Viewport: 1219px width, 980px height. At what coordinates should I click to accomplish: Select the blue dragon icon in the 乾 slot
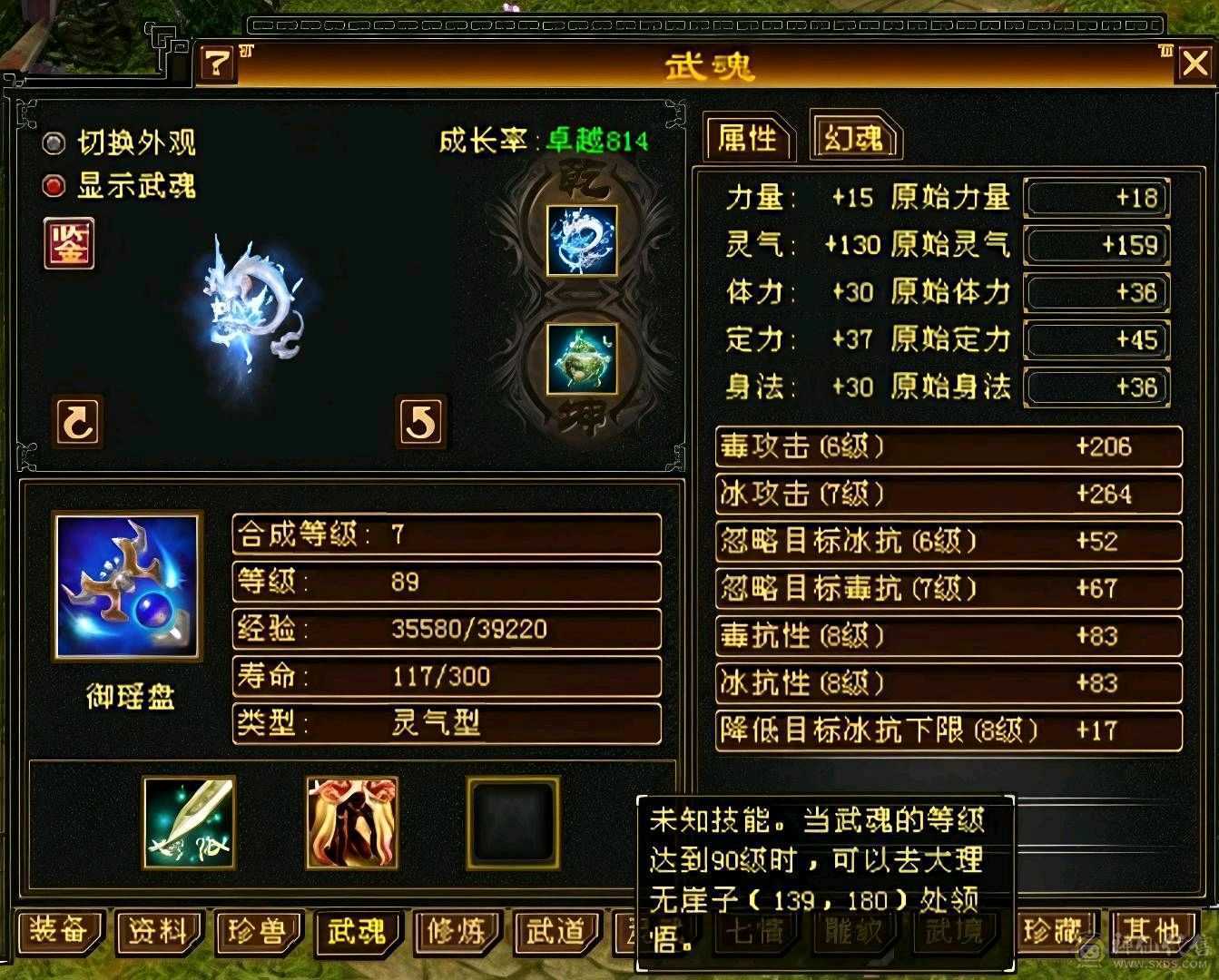click(x=583, y=240)
